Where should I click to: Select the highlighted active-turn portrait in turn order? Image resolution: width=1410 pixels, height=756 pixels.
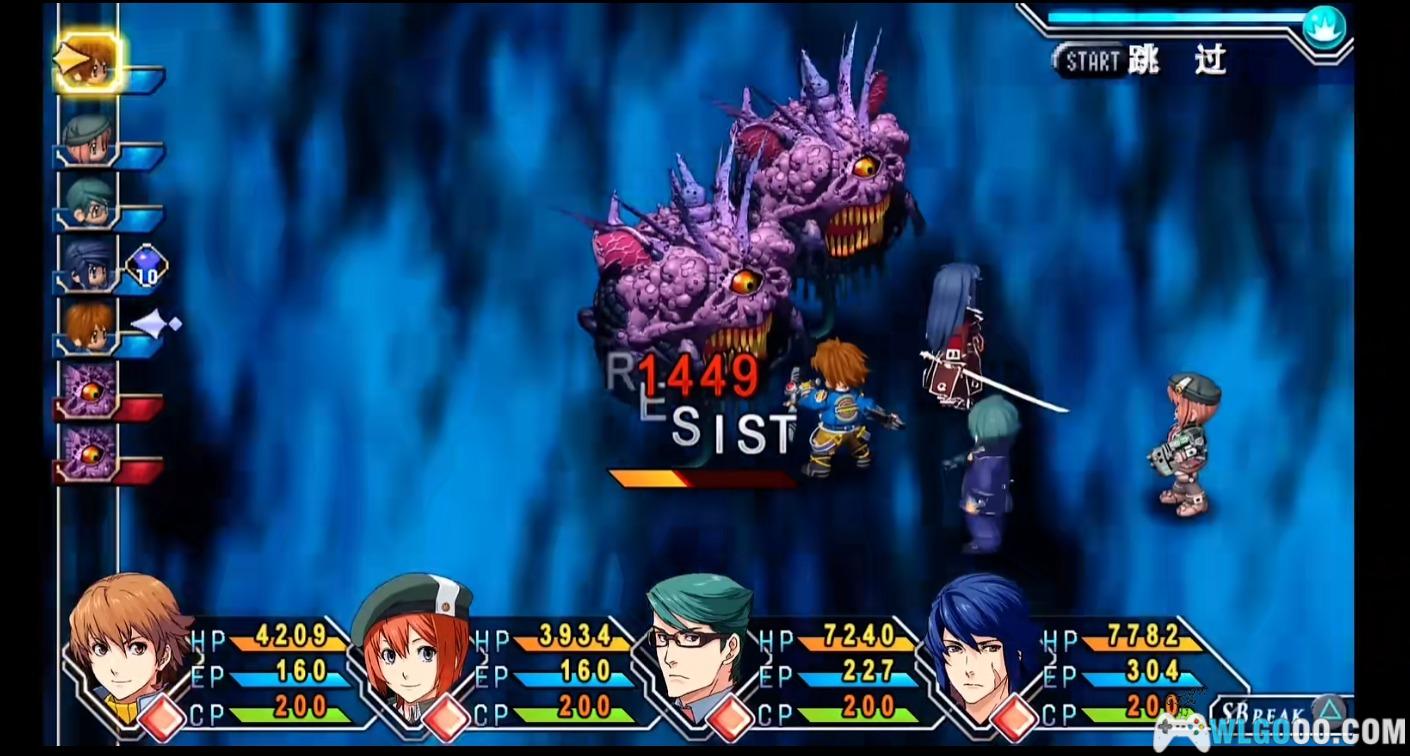pos(88,63)
